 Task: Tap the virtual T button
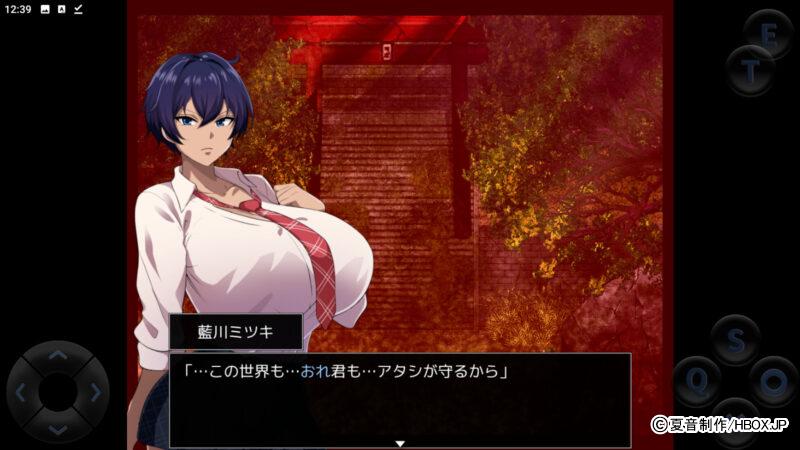click(749, 70)
